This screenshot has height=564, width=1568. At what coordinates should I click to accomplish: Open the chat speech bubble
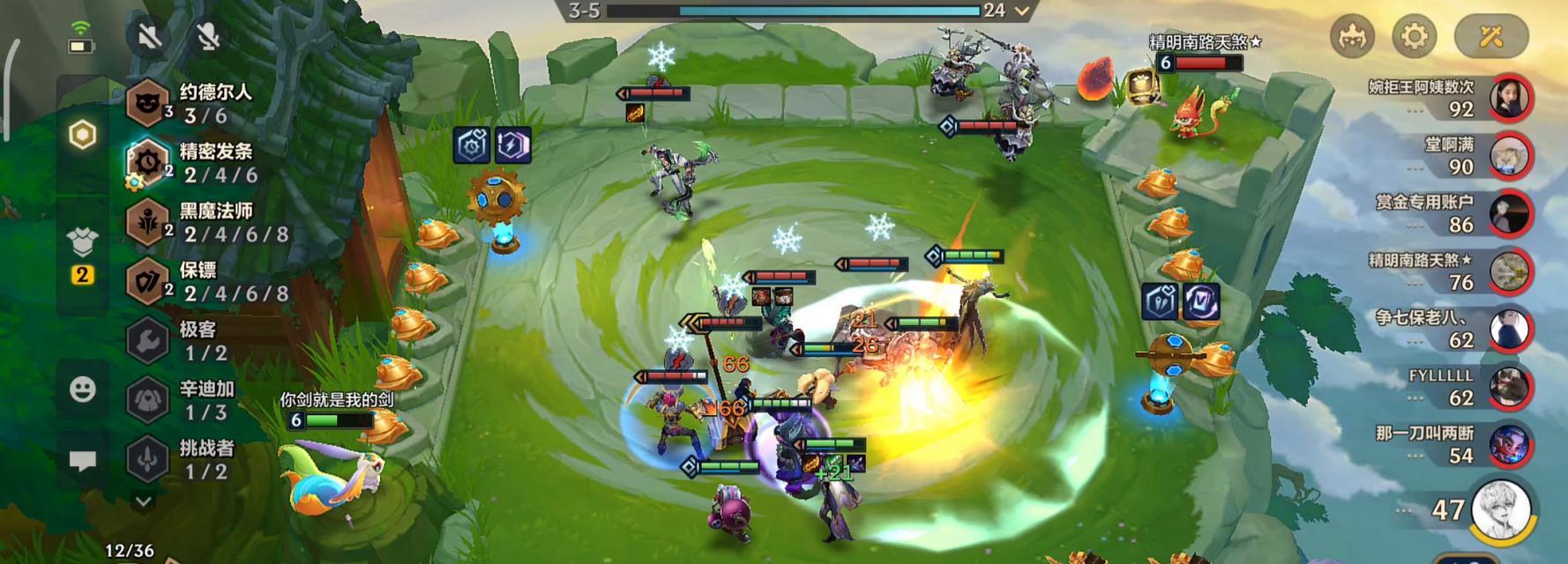83,461
